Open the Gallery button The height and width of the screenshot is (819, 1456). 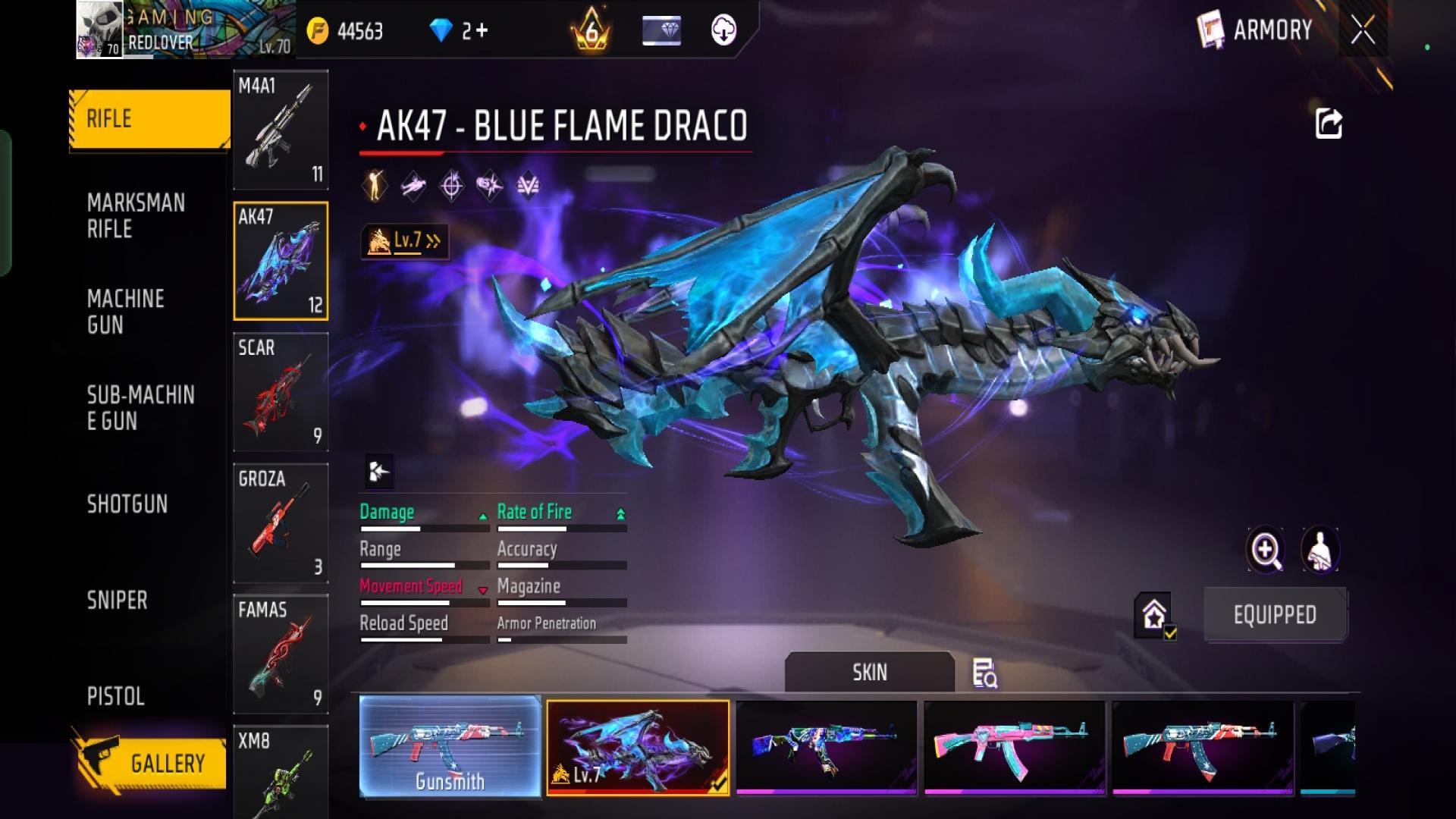152,762
